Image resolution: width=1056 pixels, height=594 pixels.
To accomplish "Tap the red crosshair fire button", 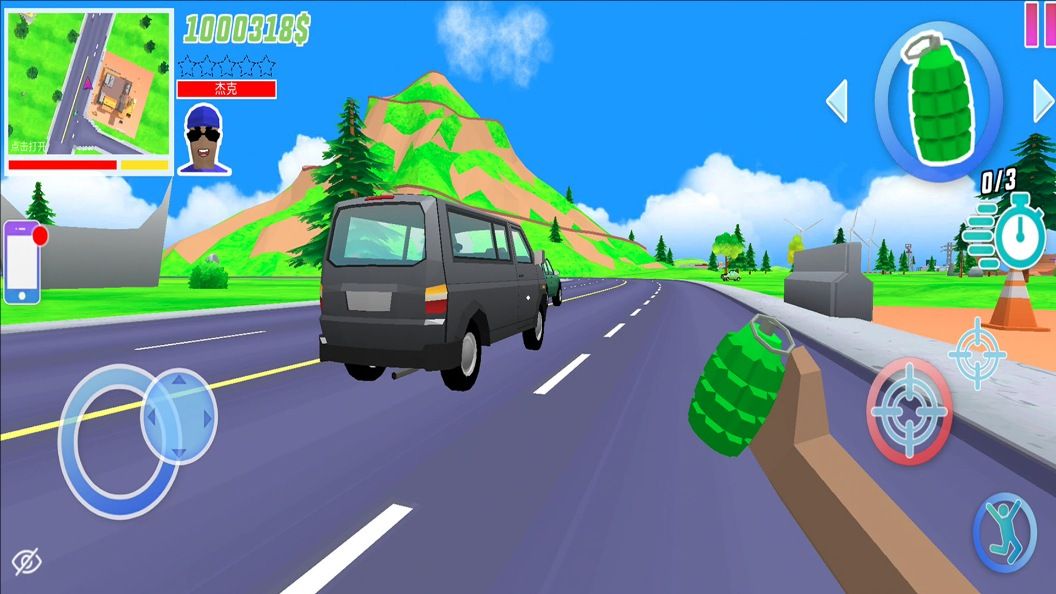I will coord(909,411).
